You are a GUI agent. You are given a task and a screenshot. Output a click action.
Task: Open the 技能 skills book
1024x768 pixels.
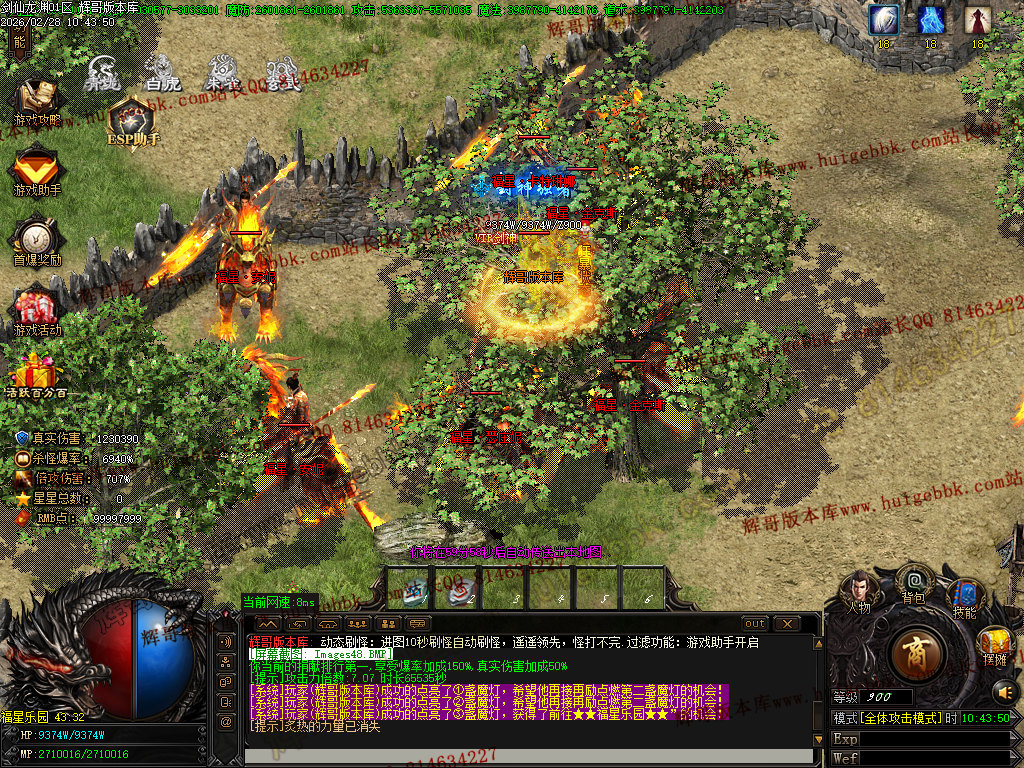click(964, 597)
